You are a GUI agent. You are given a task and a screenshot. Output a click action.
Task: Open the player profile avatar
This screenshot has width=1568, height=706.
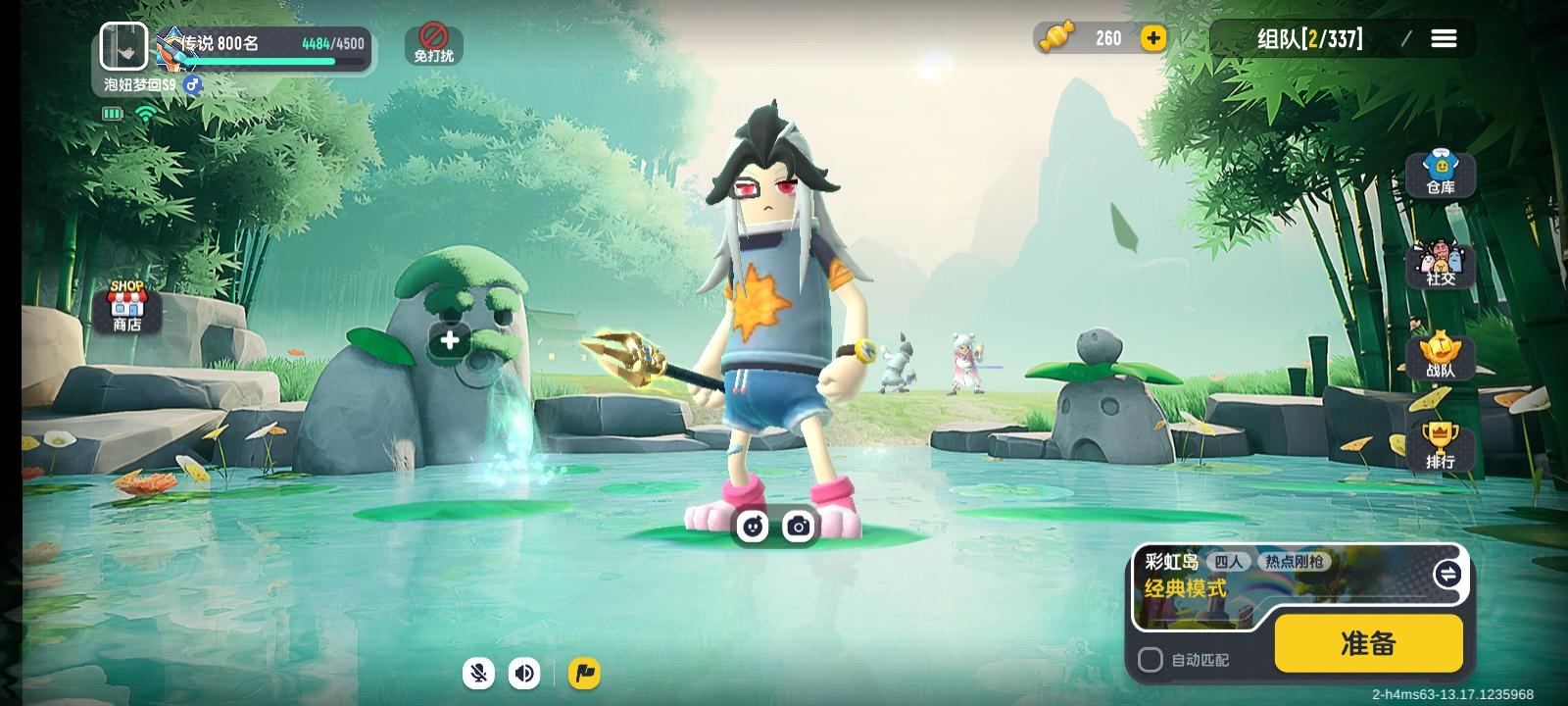(124, 45)
